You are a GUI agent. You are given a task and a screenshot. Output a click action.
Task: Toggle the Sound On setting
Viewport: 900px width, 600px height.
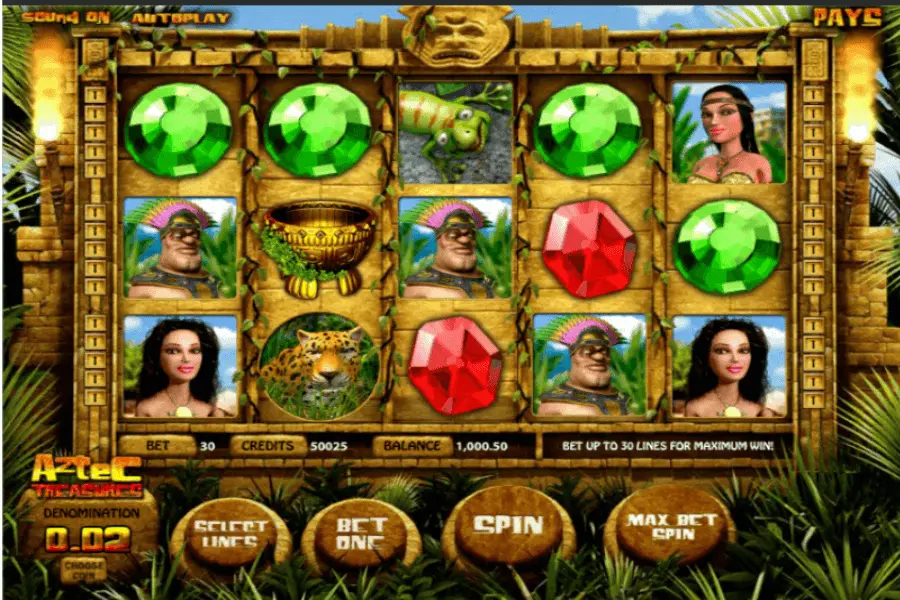57,17
